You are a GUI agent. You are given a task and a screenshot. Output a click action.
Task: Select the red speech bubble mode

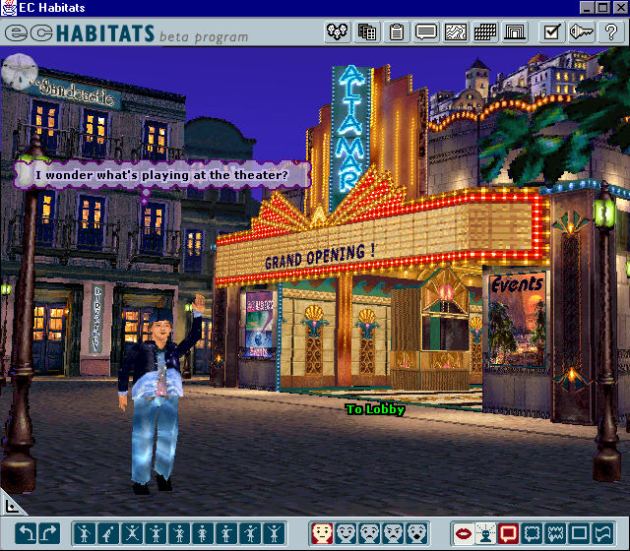pyautogui.click(x=509, y=533)
